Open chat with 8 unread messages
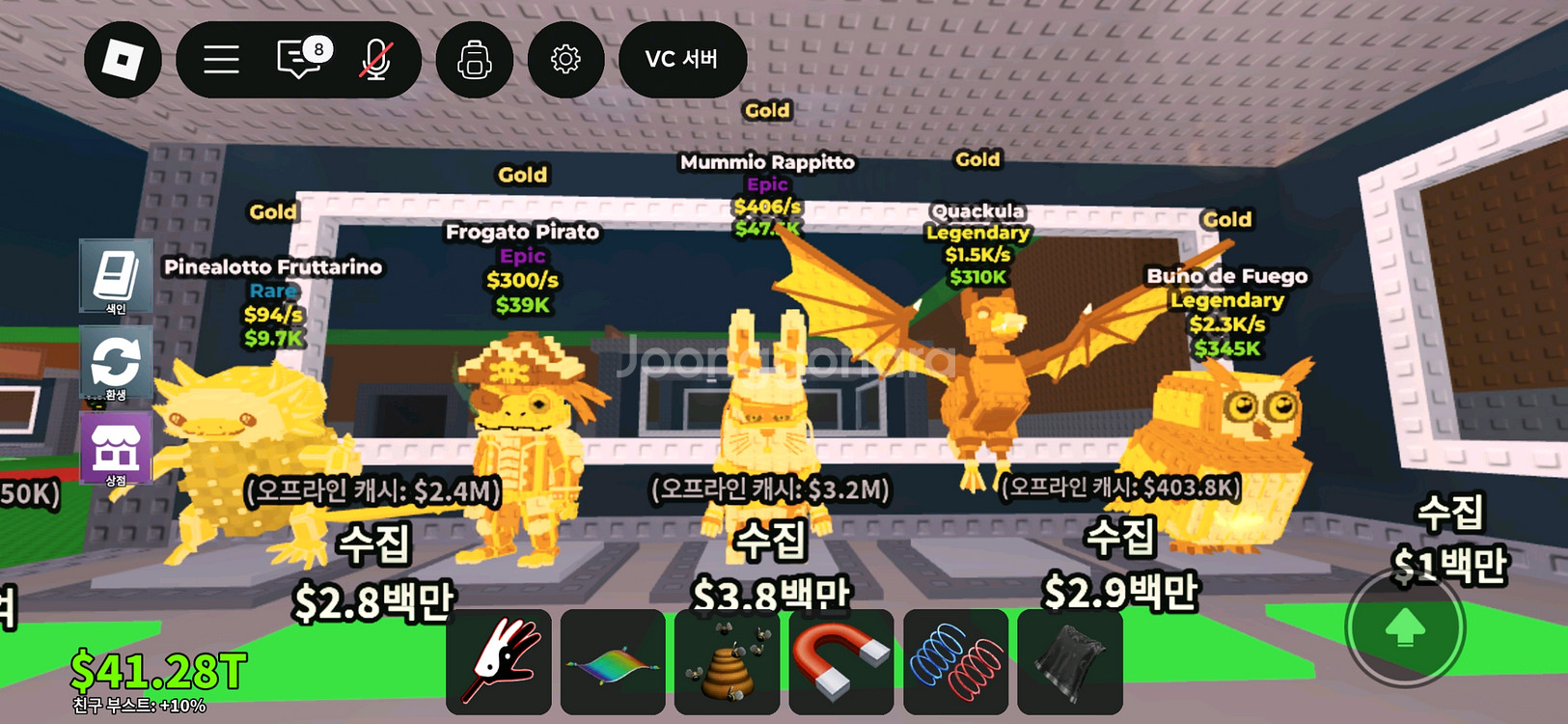1568x724 pixels. click(x=300, y=60)
